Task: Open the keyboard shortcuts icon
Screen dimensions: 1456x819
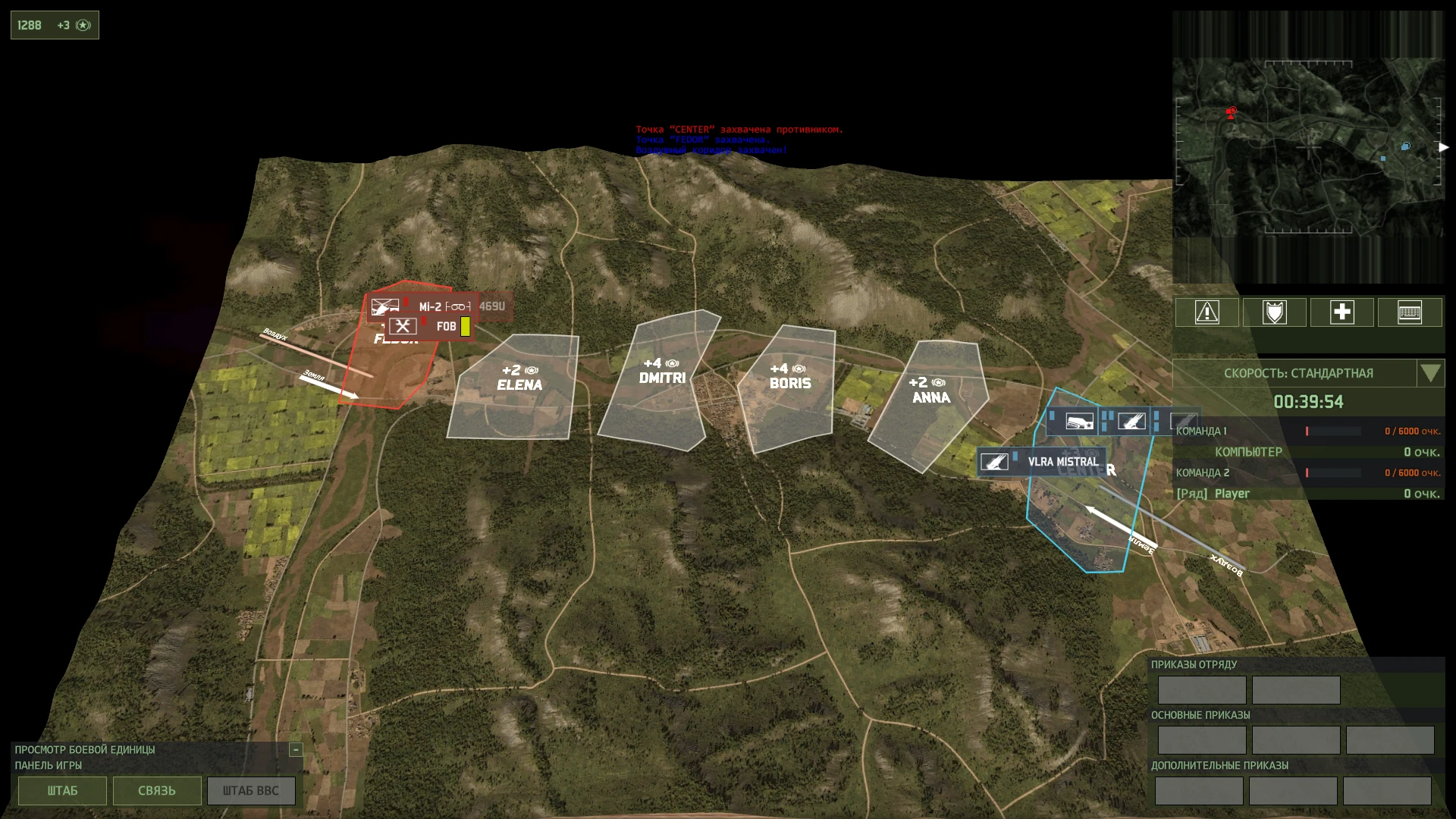Action: [1410, 312]
